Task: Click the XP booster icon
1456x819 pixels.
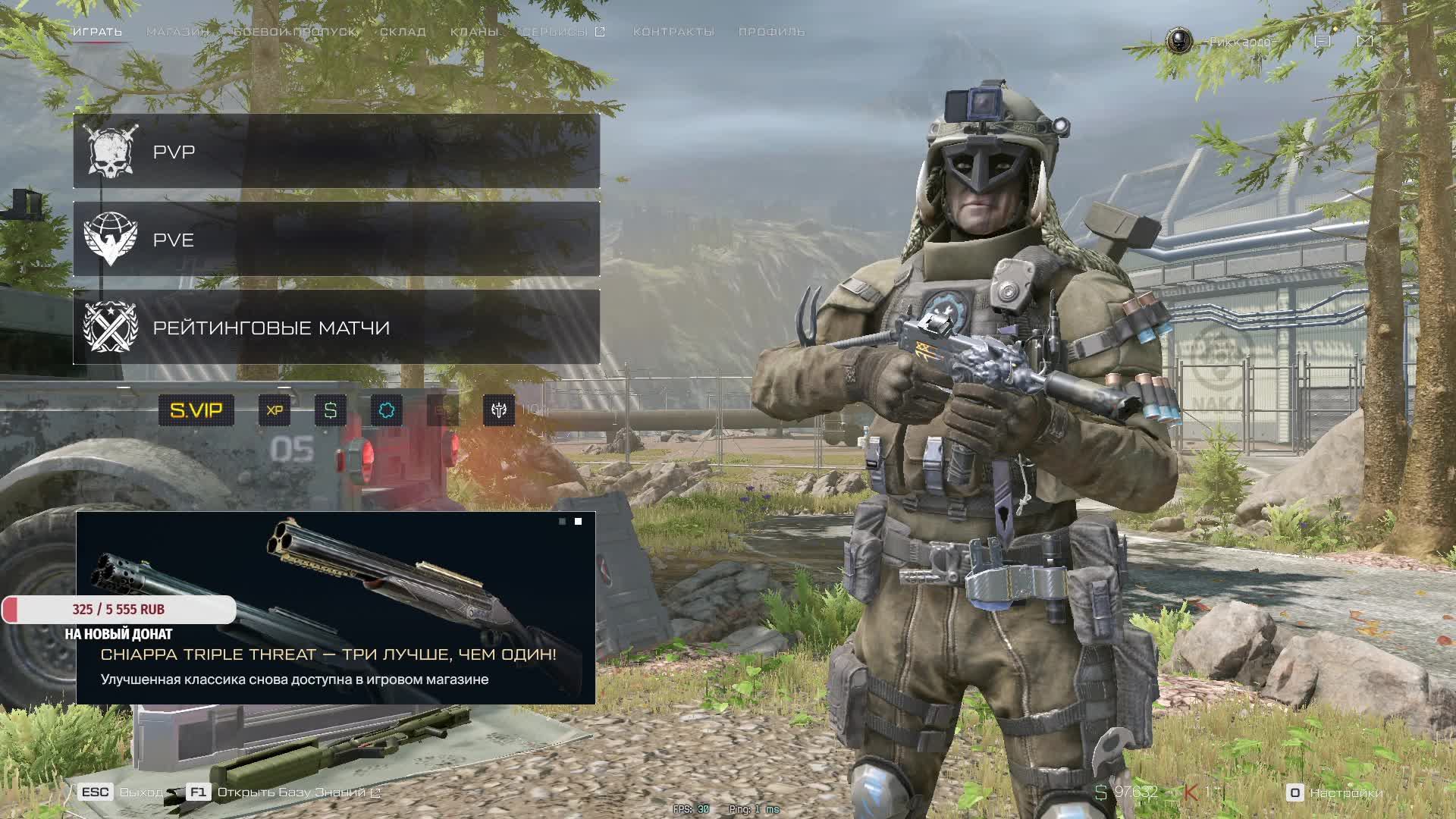Action: (x=275, y=410)
